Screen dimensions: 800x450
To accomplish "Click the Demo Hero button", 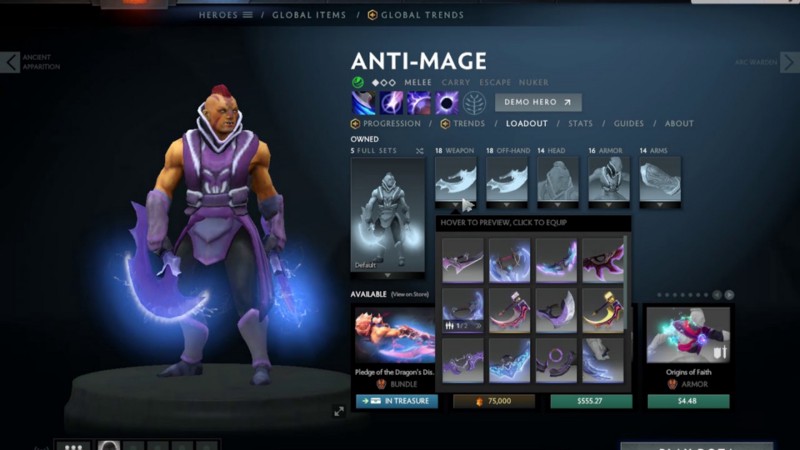I will 537,102.
